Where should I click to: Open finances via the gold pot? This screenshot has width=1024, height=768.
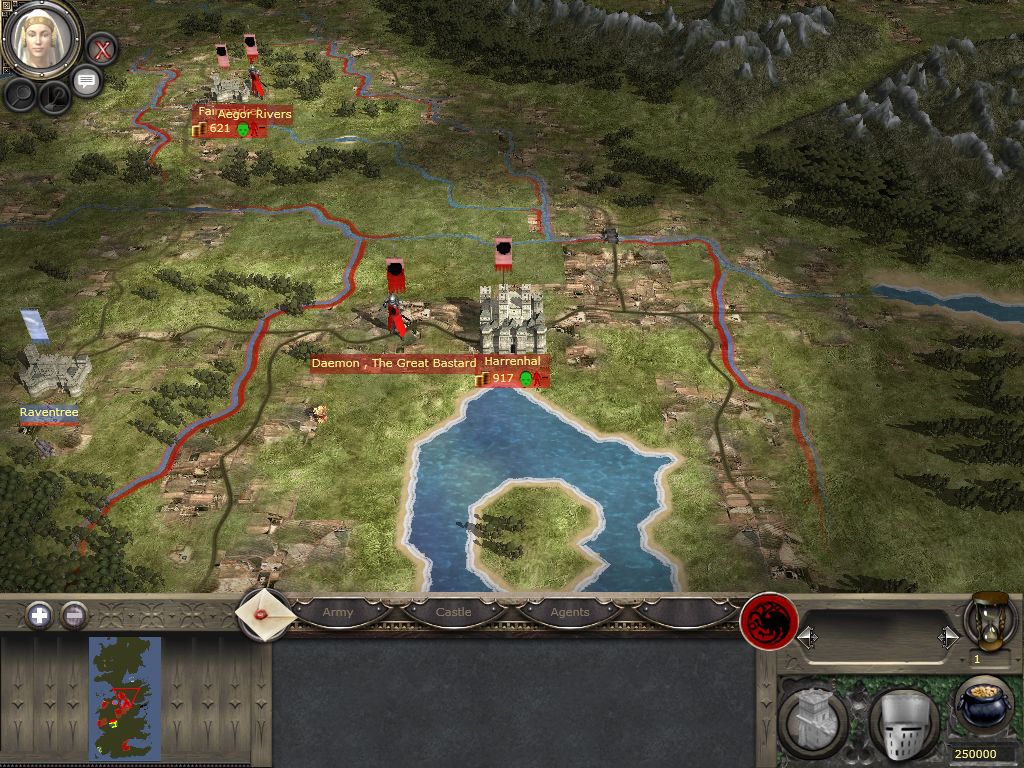coord(985,705)
